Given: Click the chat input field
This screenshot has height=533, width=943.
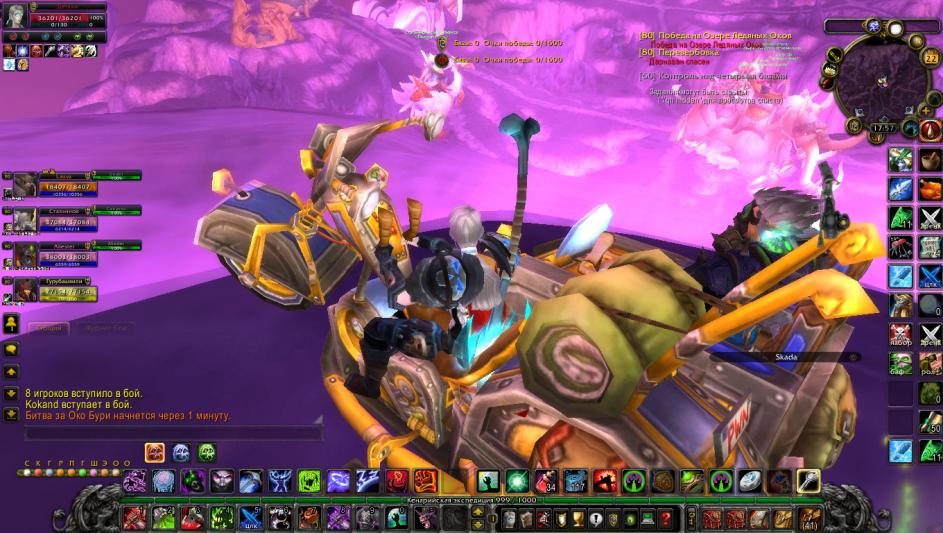Looking at the screenshot, I should [x=172, y=434].
